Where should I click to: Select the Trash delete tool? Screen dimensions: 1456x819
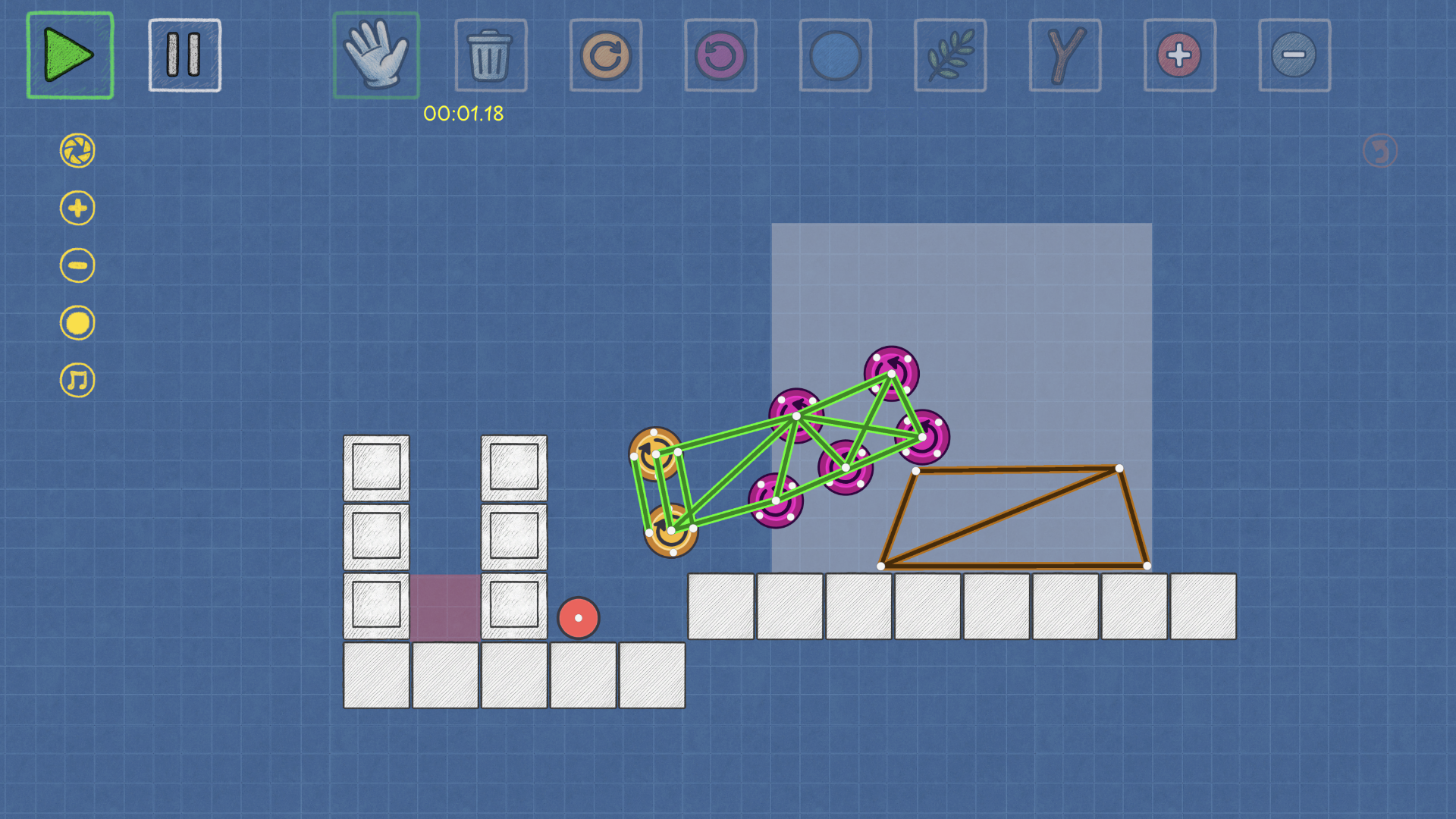[x=491, y=55]
